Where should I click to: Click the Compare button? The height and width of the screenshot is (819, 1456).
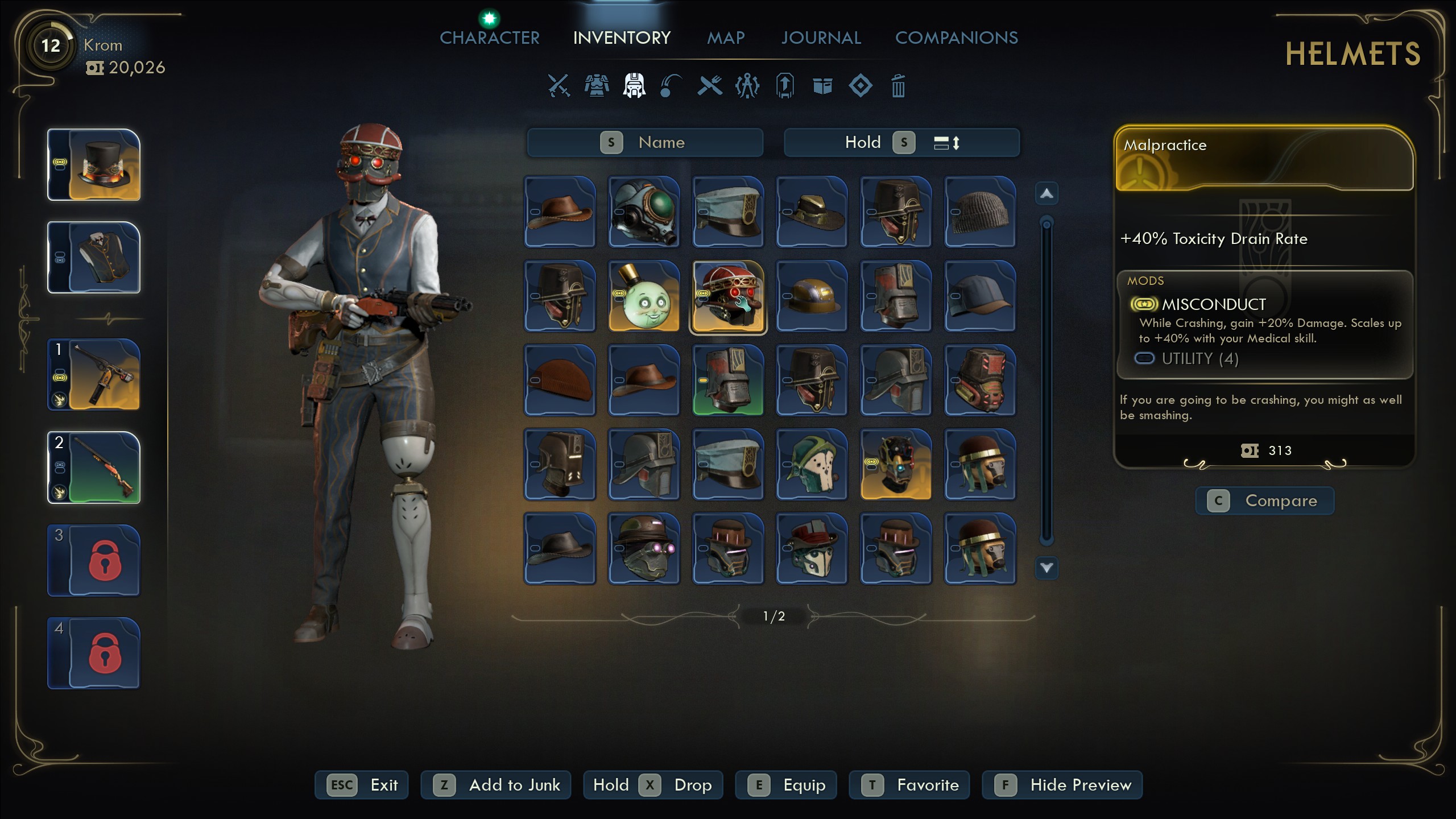[x=1265, y=500]
